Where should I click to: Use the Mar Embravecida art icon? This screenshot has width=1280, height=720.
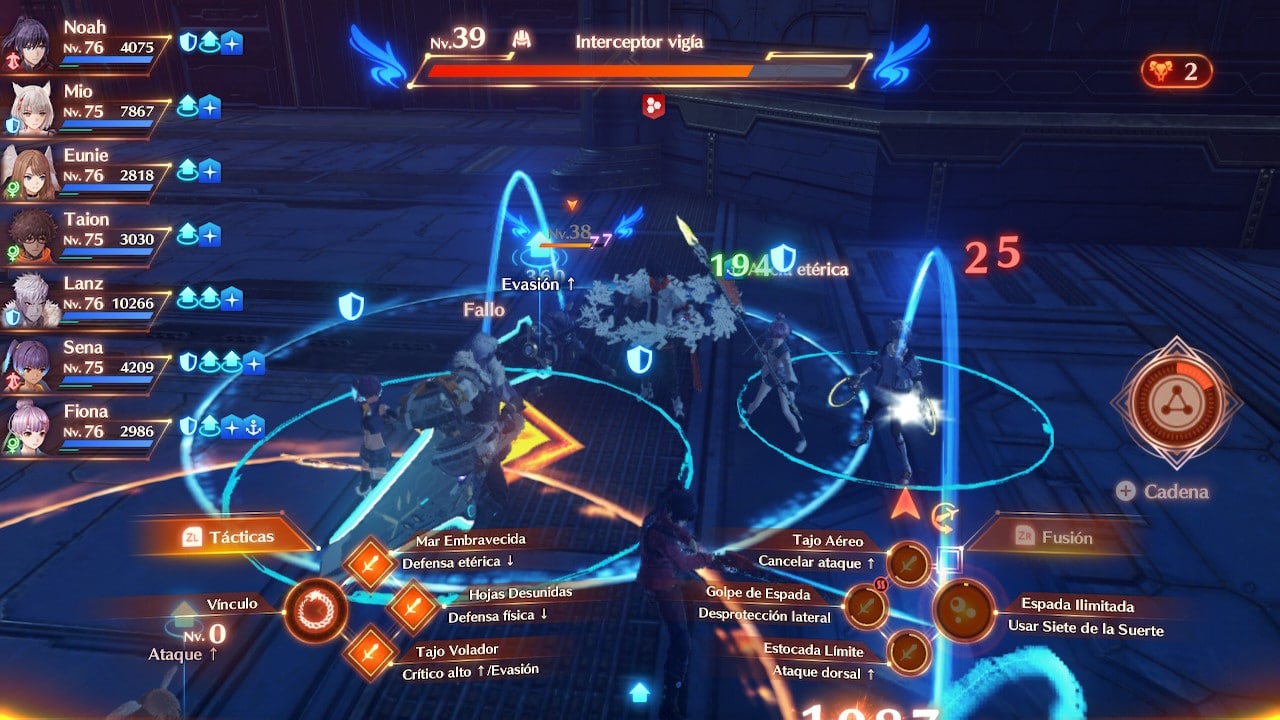tap(371, 564)
